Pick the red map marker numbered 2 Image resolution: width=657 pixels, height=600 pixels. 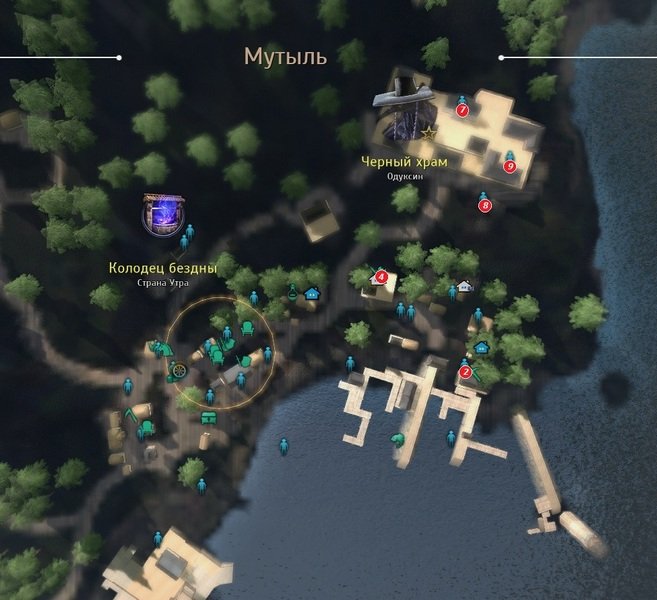465,372
